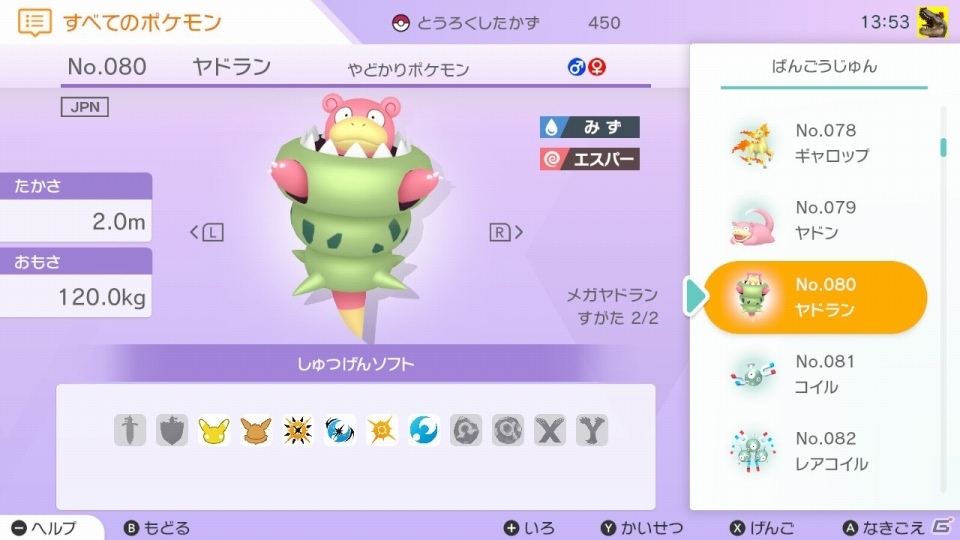Show the next form with right arrow
This screenshot has height=540, width=960.
506,233
